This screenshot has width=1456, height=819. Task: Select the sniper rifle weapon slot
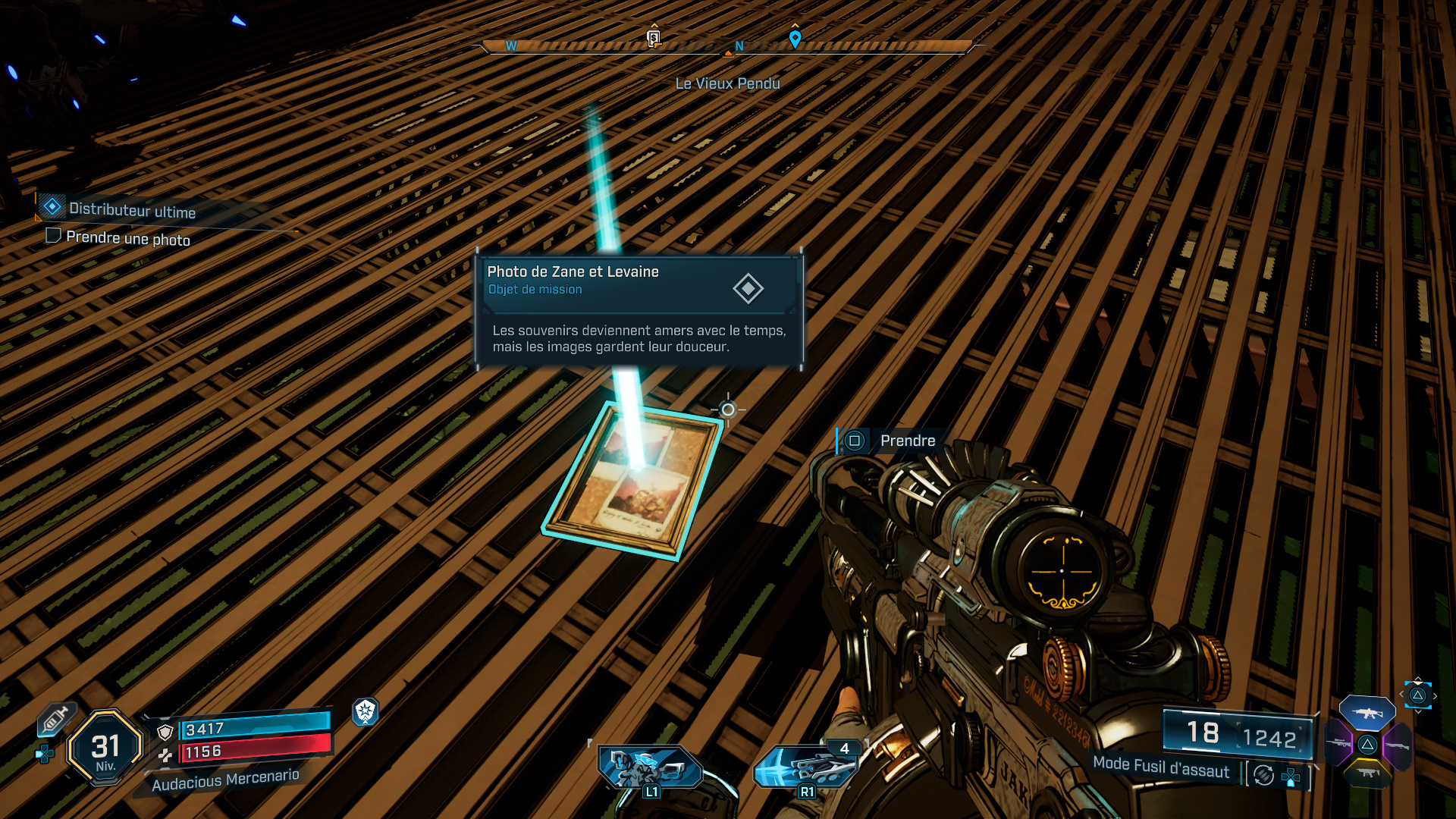[1338, 743]
